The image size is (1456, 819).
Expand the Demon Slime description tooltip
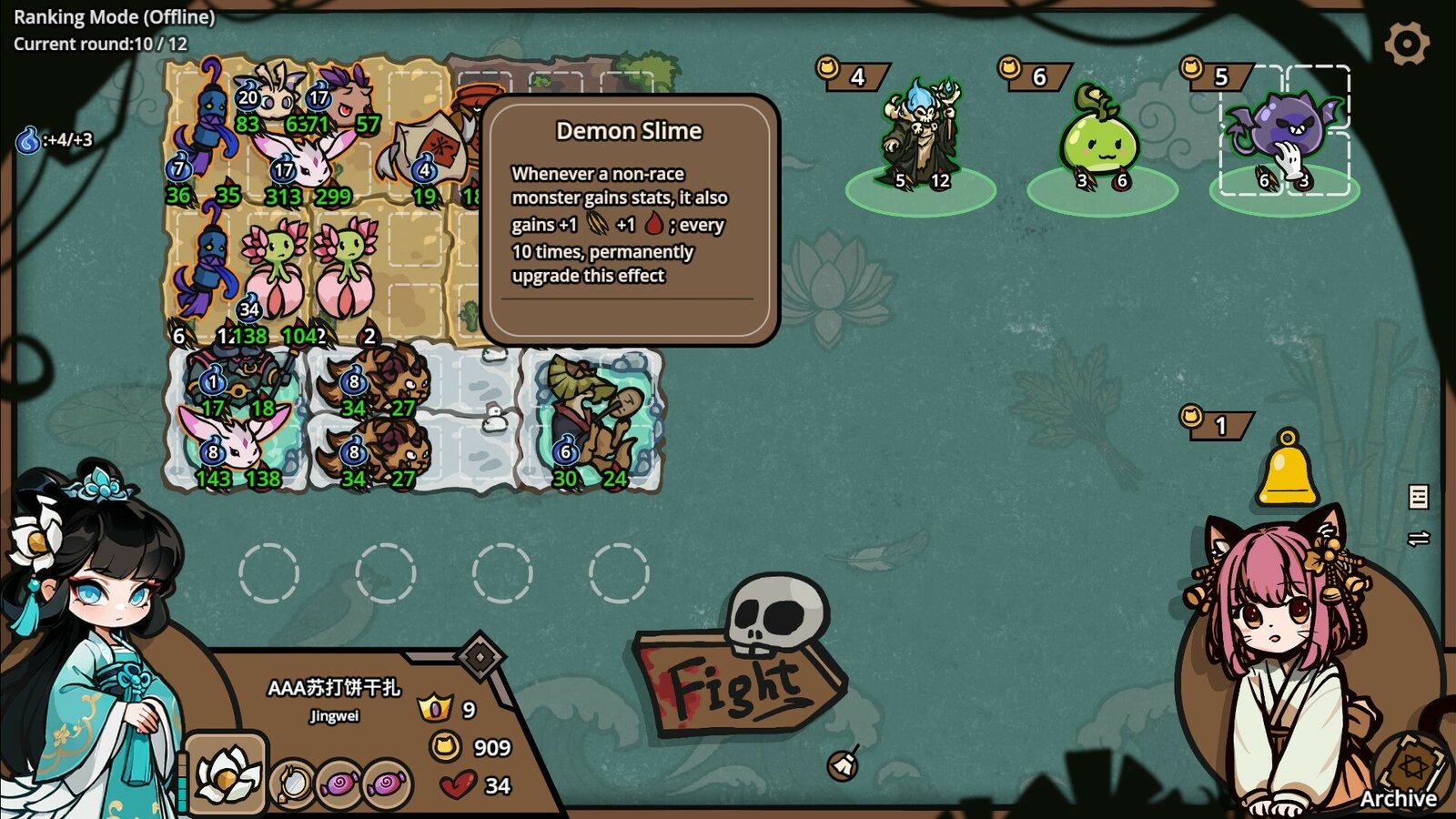[628, 218]
